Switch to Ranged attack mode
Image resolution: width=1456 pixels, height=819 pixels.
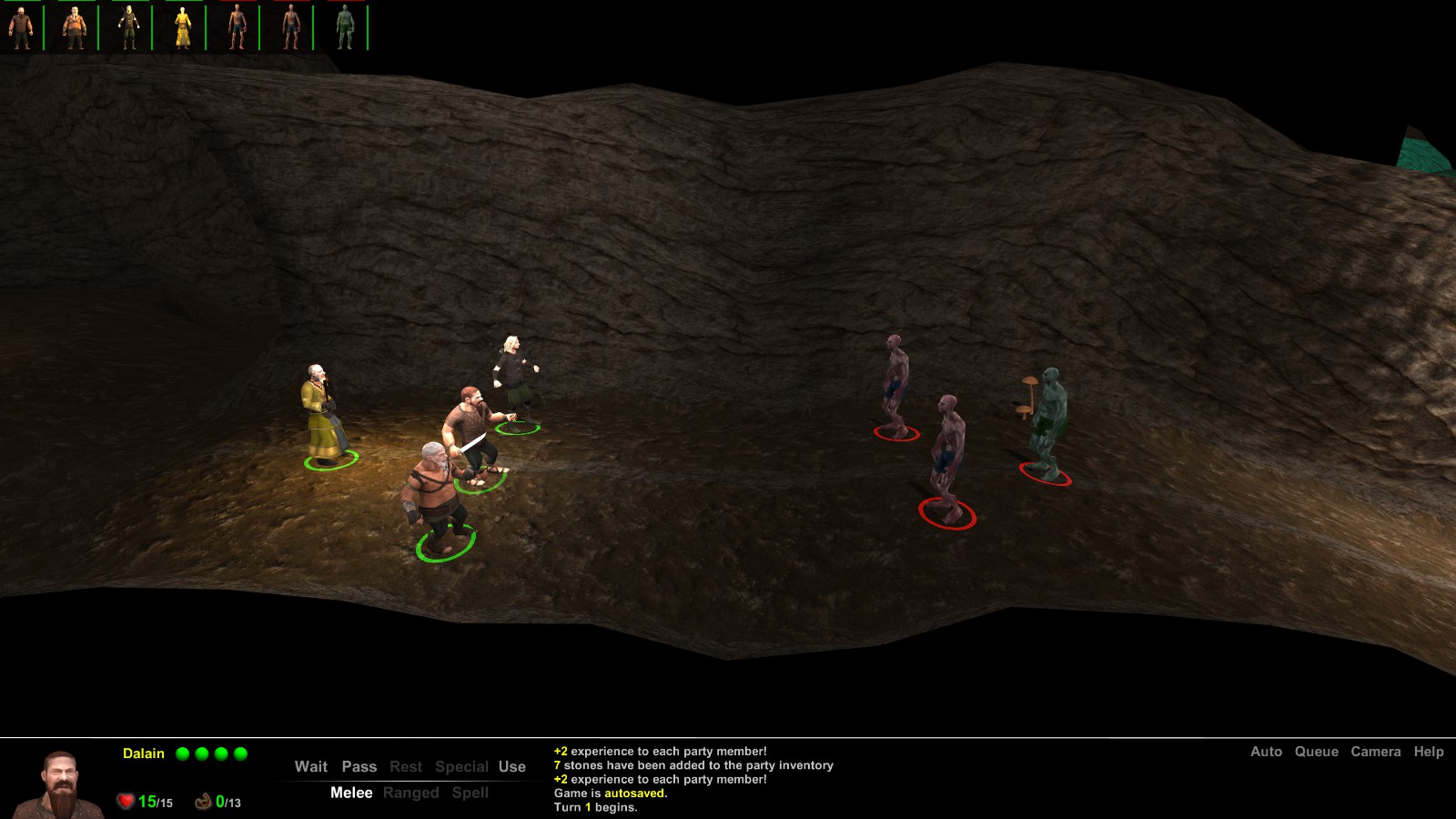pos(412,793)
